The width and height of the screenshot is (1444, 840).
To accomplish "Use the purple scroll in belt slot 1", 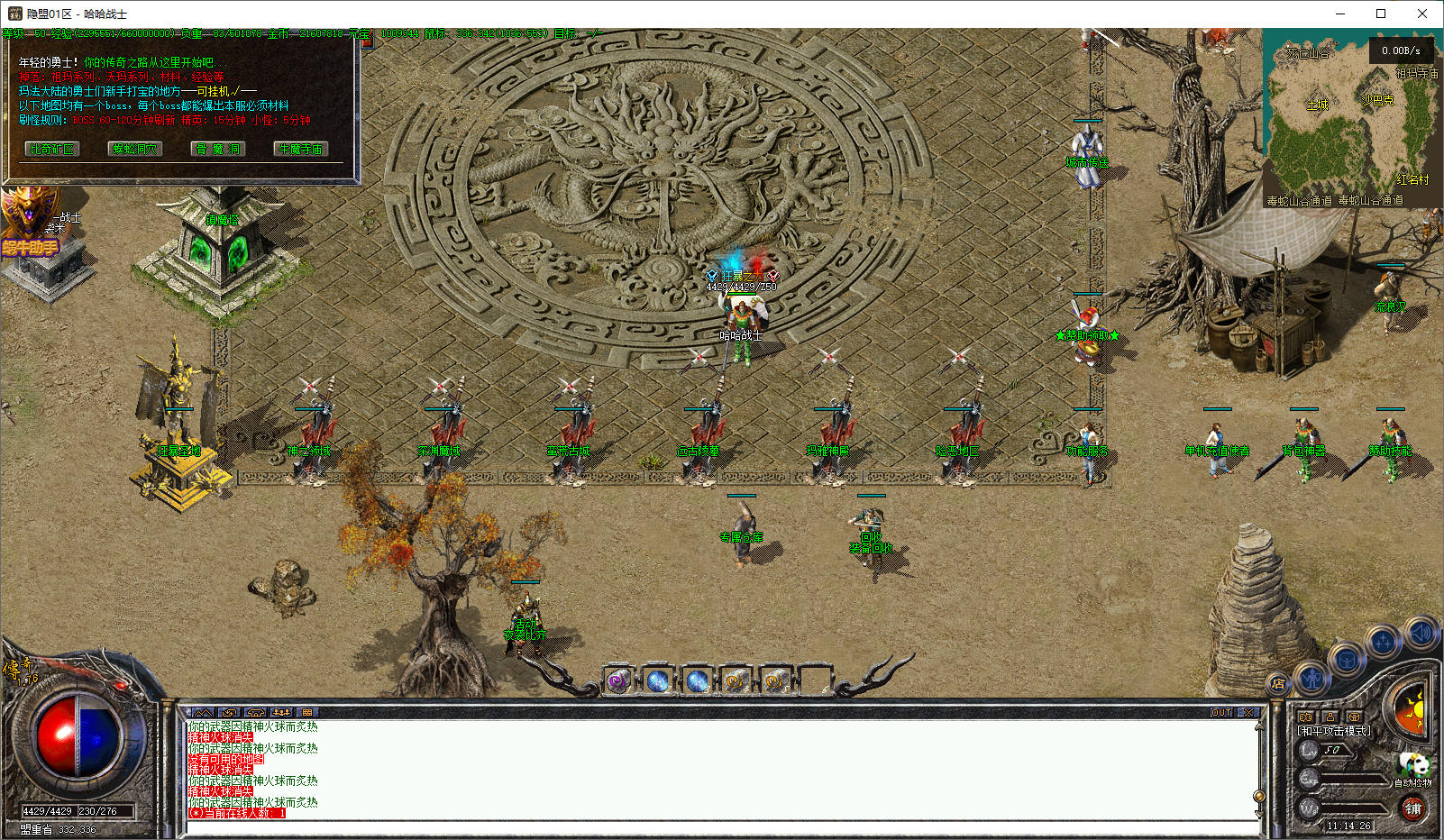I will pyautogui.click(x=618, y=681).
